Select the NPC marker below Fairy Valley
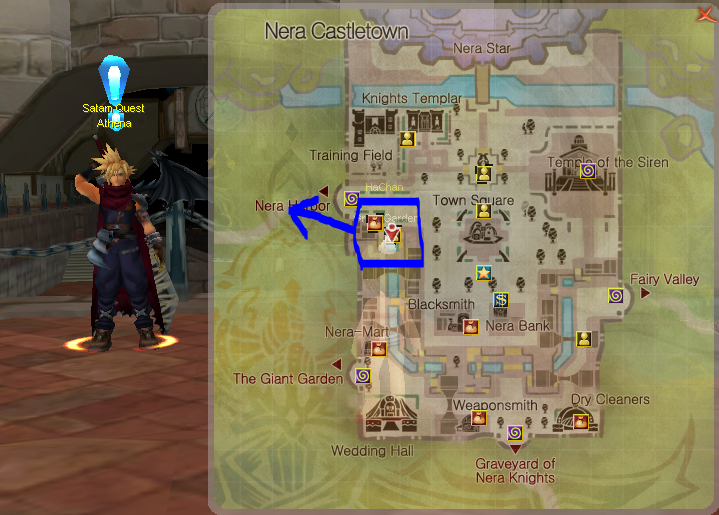 (582, 338)
